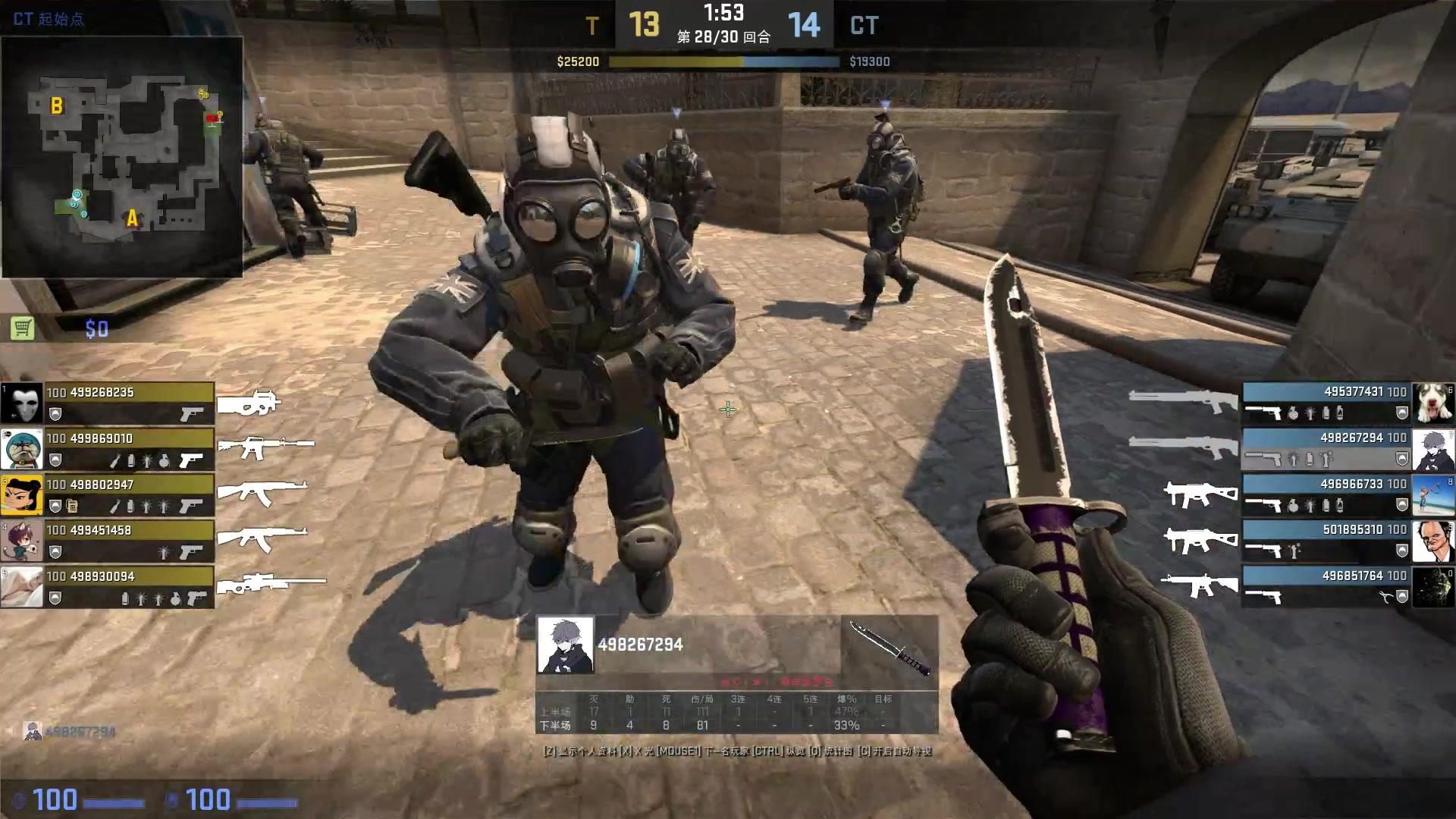The height and width of the screenshot is (819, 1456).
Task: Click the bayonet knife icon in spectator panel
Action: tap(890, 648)
